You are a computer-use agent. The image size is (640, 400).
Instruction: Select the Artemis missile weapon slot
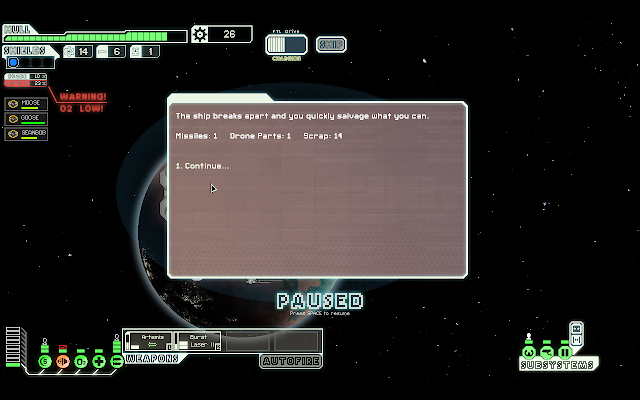[x=151, y=341]
